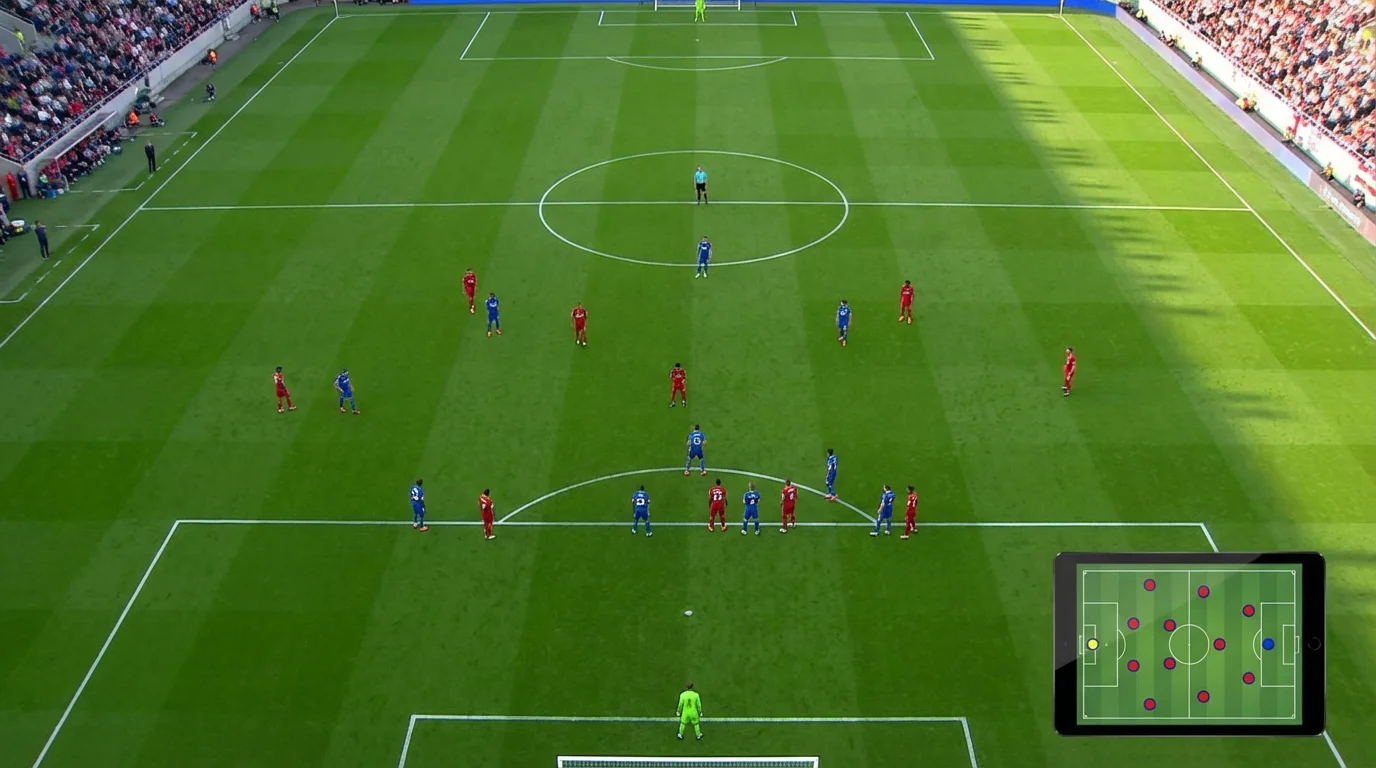Open the tactics tablet formation overlay

(x=1188, y=644)
